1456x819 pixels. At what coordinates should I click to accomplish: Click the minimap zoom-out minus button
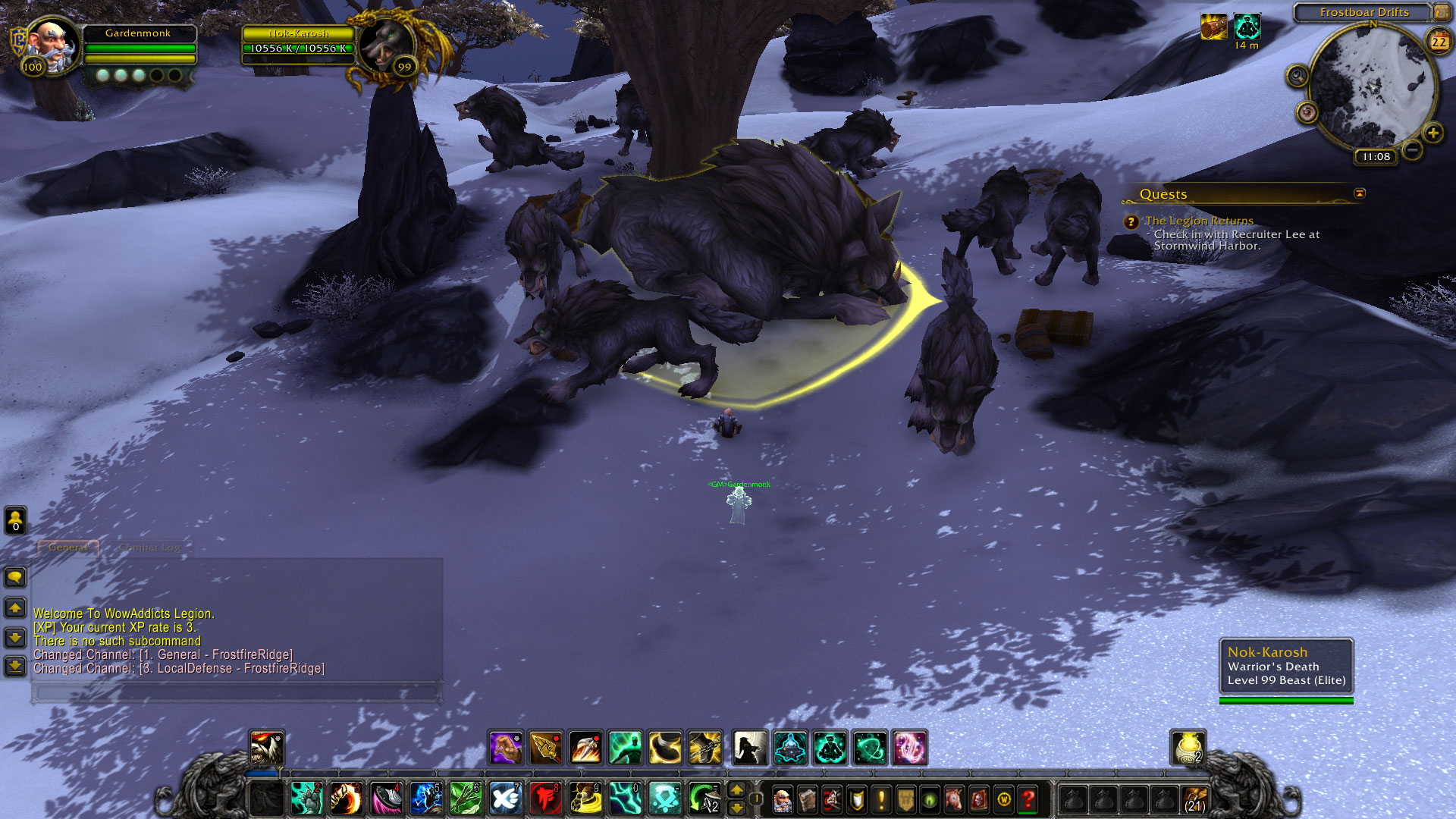[1412, 150]
